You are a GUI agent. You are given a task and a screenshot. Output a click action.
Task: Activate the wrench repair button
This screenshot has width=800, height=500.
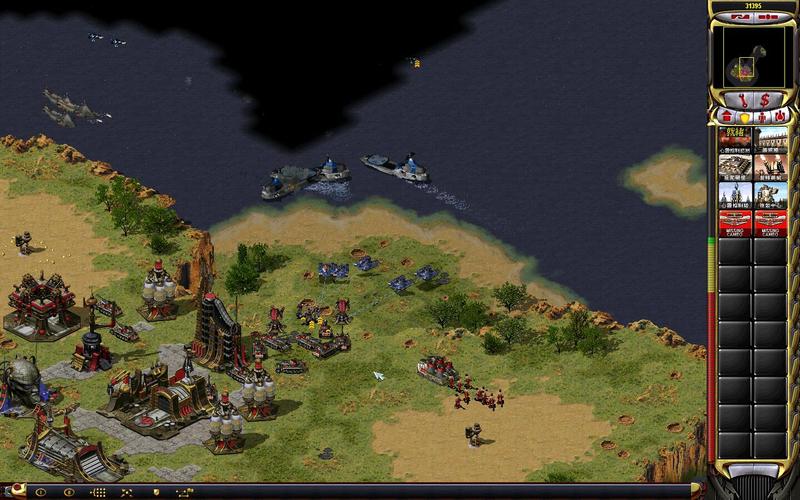click(741, 100)
